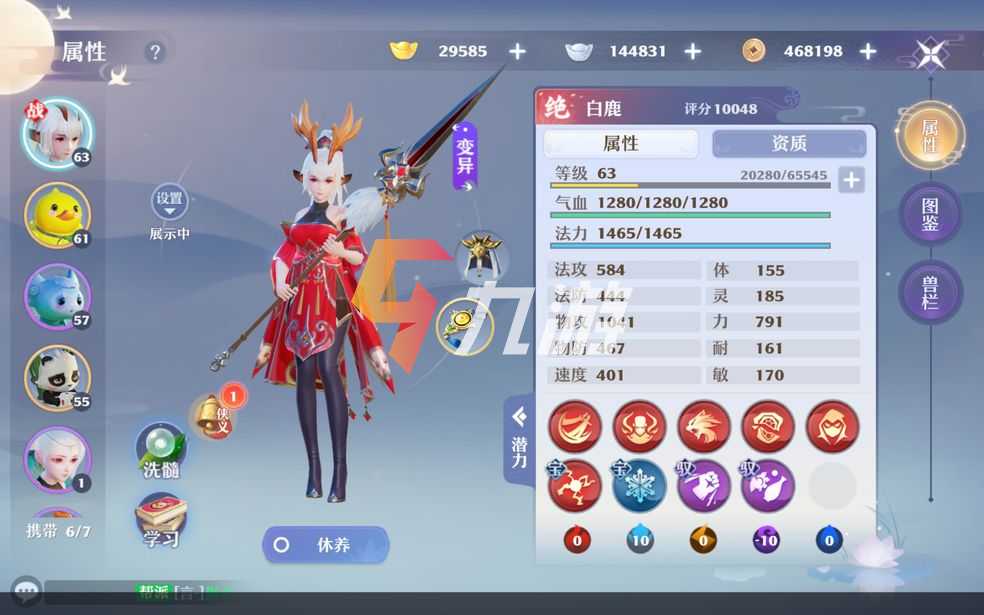
Task: Select the 属性 attributes tab in pet panel
Action: 621,144
